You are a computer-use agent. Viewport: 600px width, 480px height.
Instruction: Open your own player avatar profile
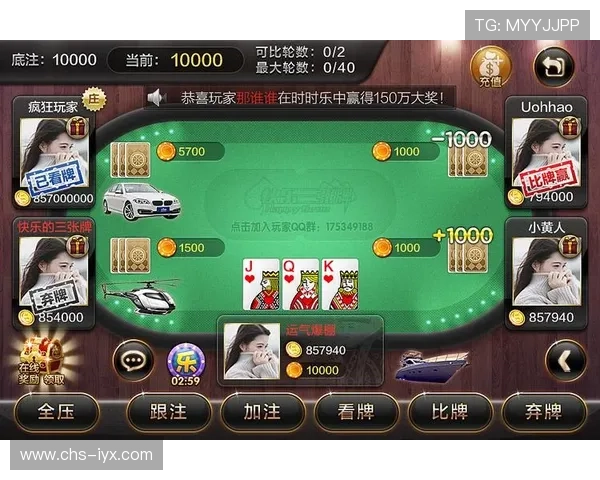pyautogui.click(x=251, y=351)
